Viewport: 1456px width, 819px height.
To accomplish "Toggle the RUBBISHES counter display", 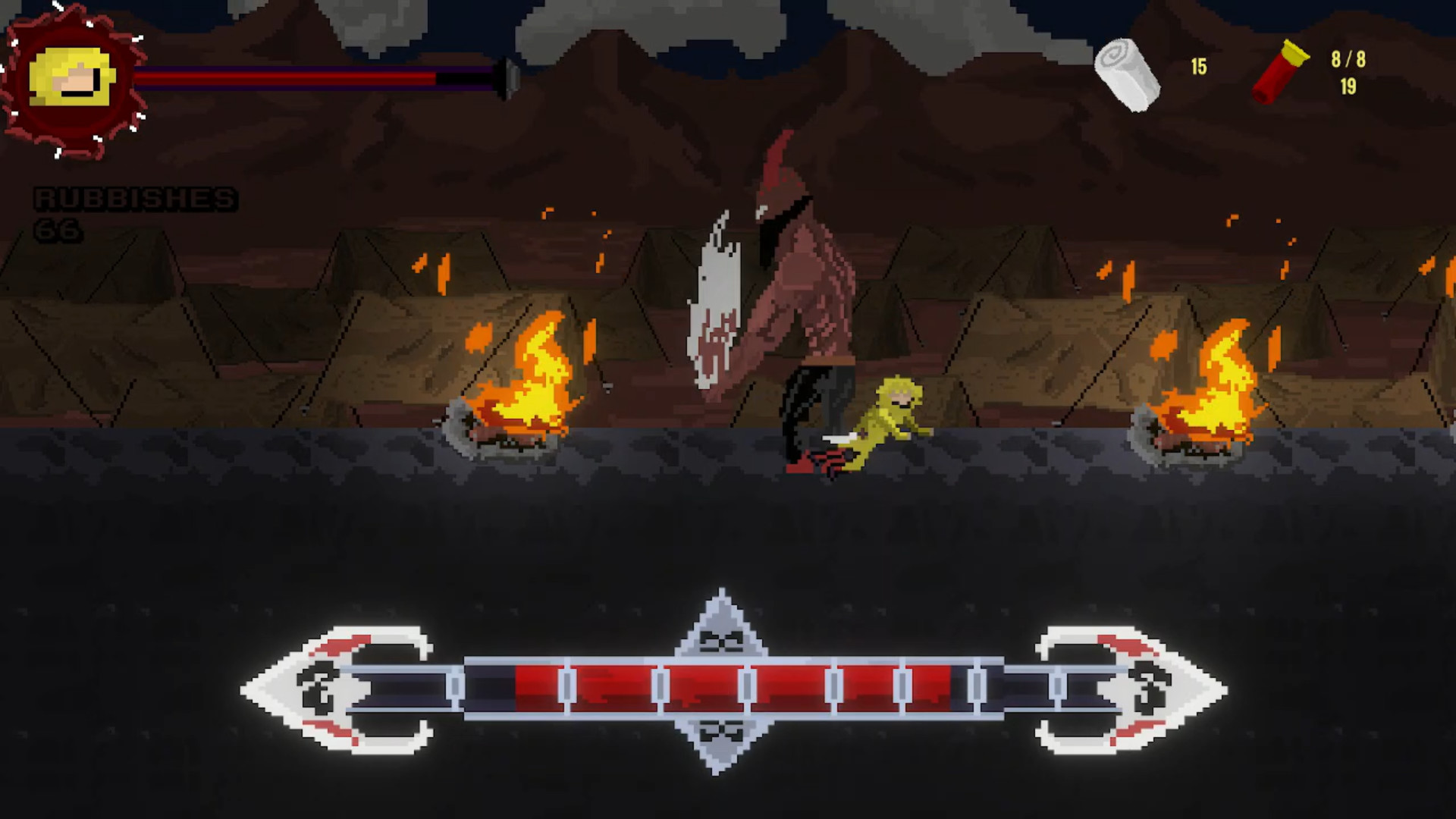I will (x=135, y=199).
